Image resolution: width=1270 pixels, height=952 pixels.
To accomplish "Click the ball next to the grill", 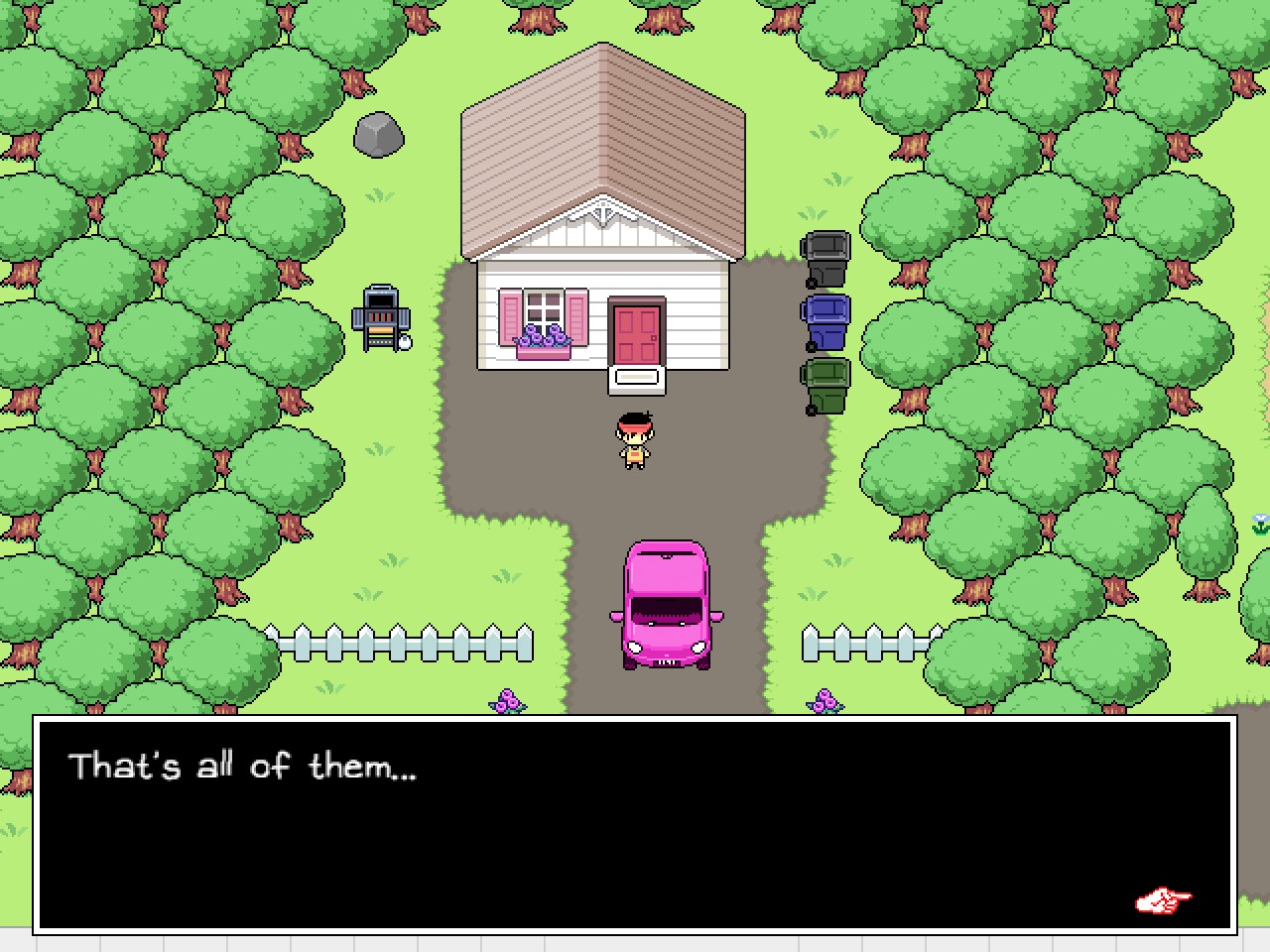I will (403, 344).
